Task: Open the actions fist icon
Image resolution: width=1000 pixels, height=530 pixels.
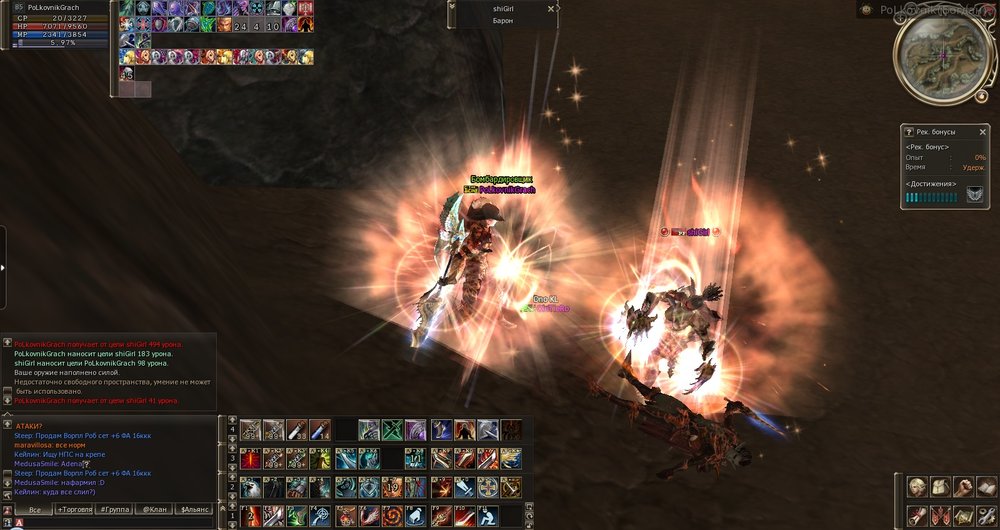Action: click(x=963, y=487)
